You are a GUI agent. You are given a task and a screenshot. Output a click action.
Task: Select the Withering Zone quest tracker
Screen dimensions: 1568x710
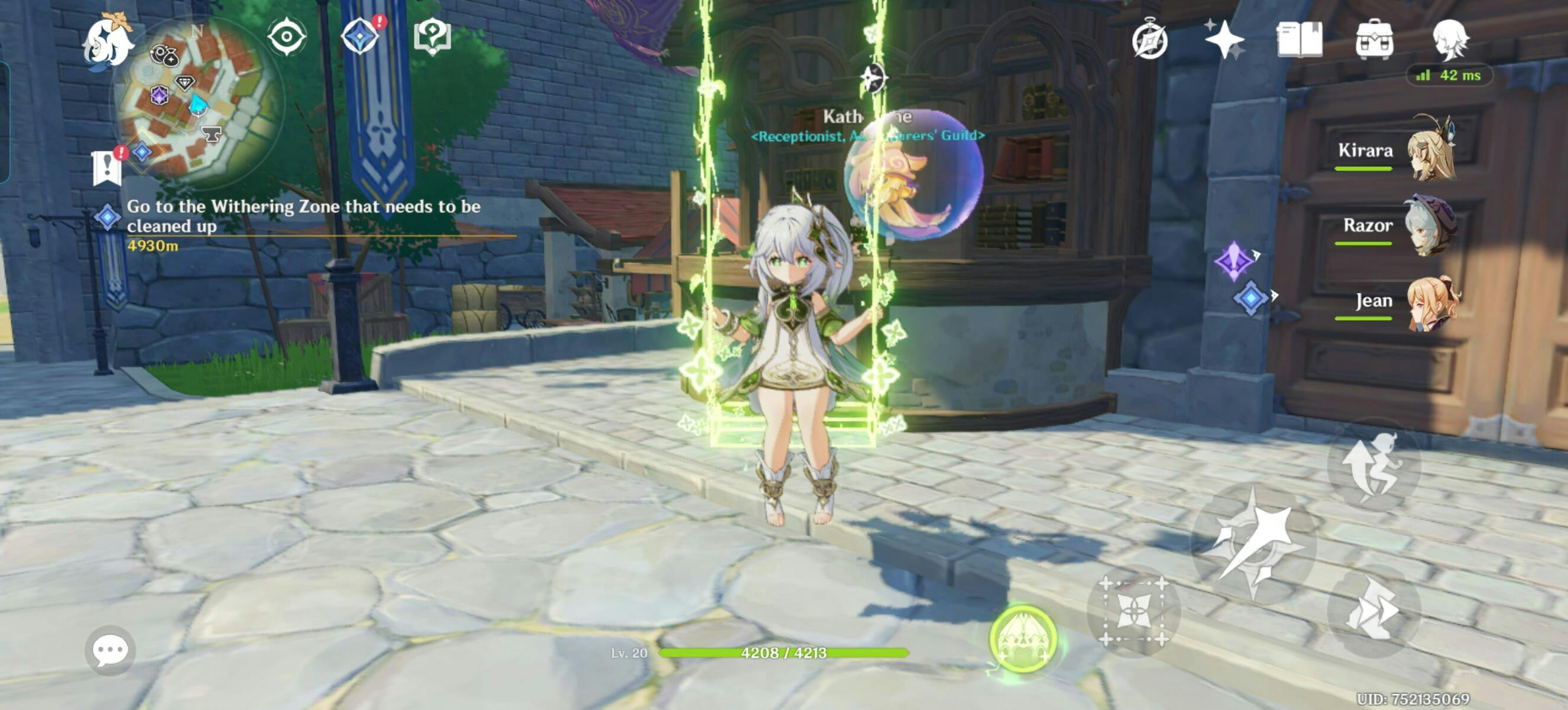tap(303, 216)
